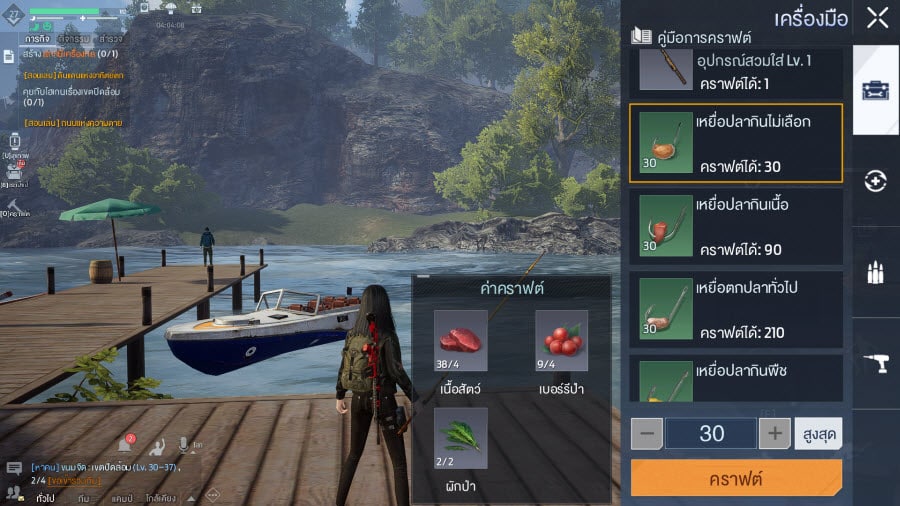Select the เหยื่อปลากินไม่เลือก bait recipe
The image size is (900, 506).
(x=736, y=142)
